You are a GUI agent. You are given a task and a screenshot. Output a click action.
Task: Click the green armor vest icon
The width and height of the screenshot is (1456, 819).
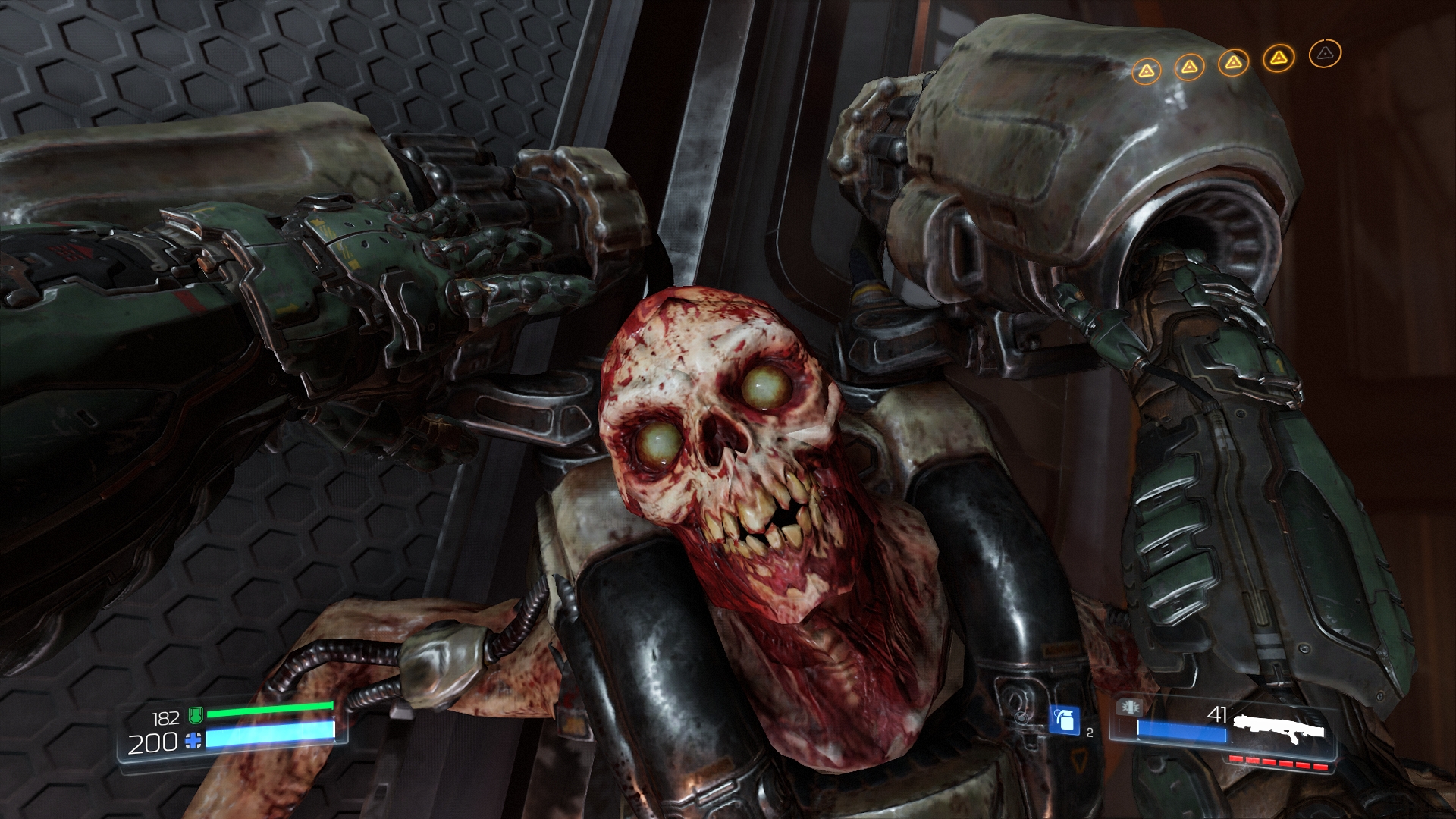196,714
